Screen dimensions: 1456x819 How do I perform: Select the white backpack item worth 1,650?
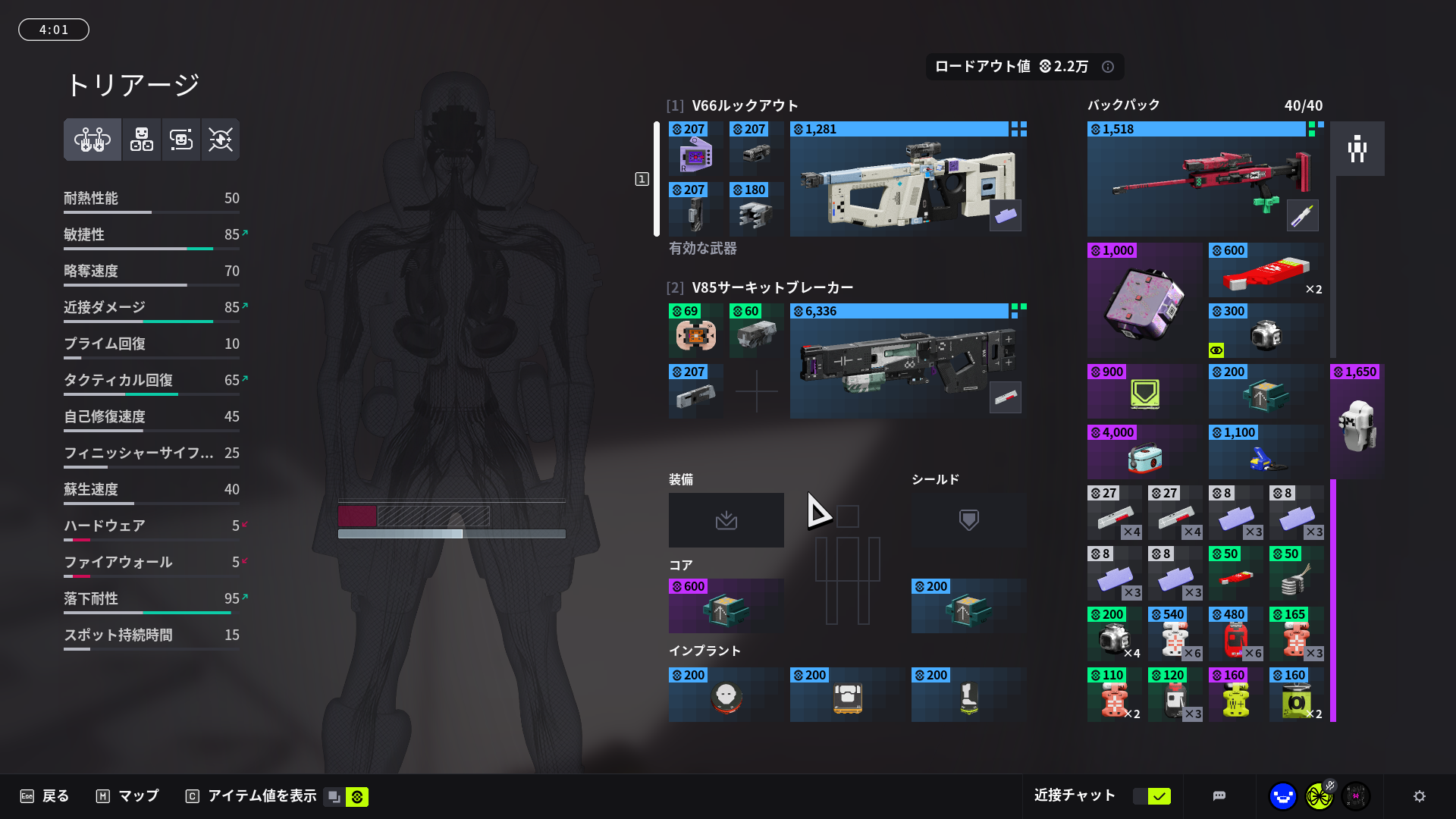pos(1357,422)
